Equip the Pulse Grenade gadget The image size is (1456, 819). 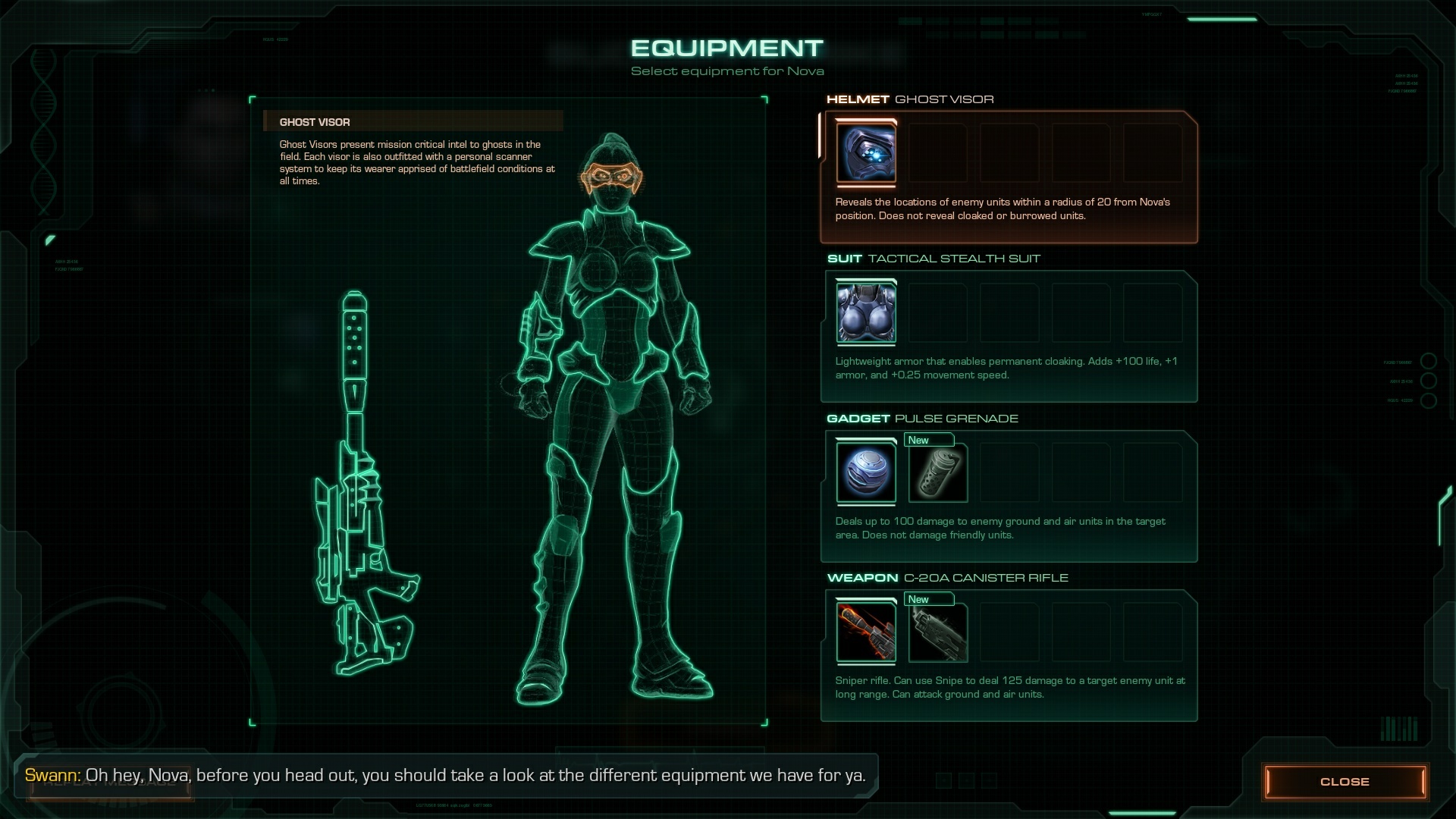coord(865,472)
